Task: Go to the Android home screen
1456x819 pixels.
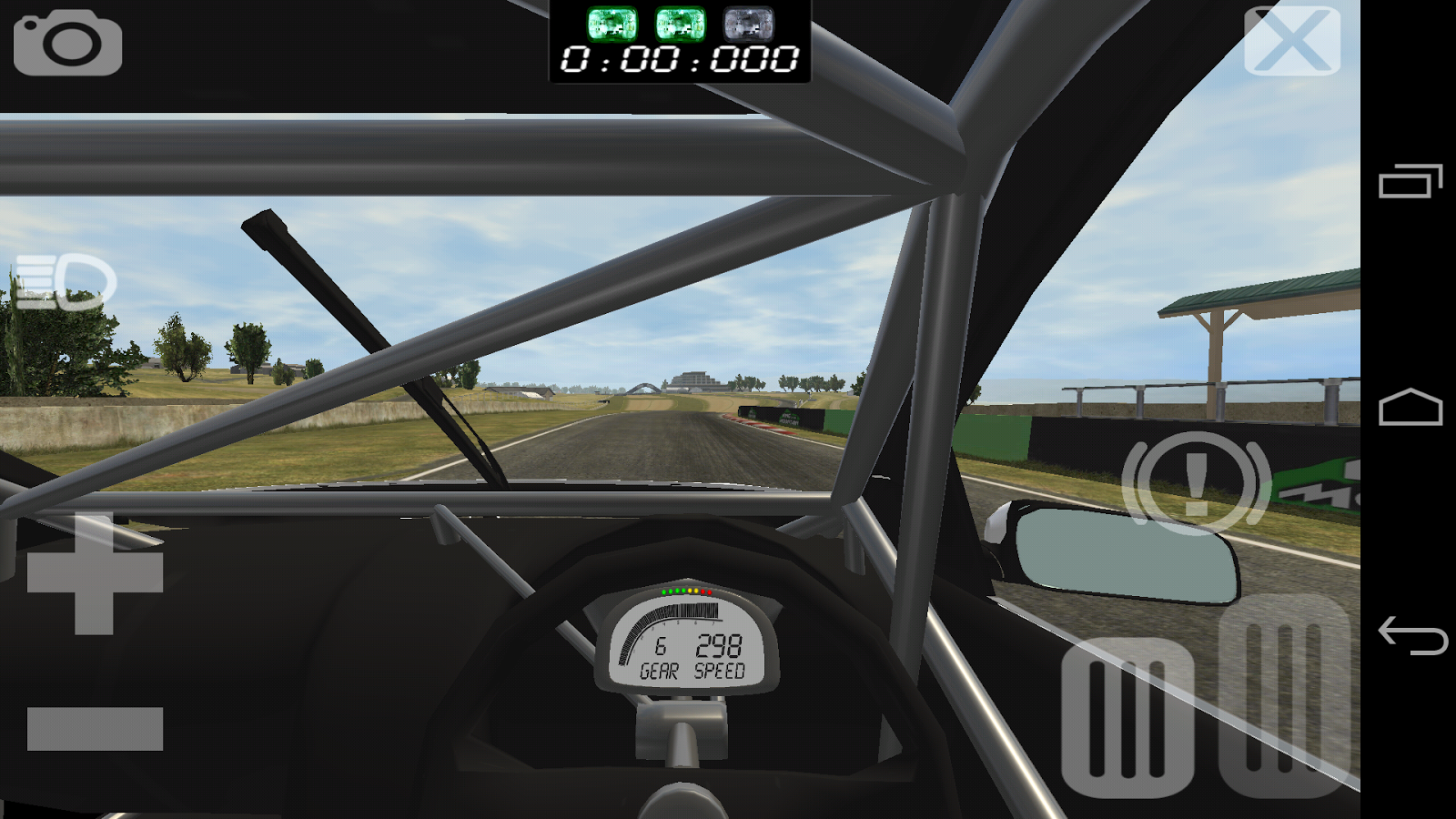Action: click(x=1410, y=408)
